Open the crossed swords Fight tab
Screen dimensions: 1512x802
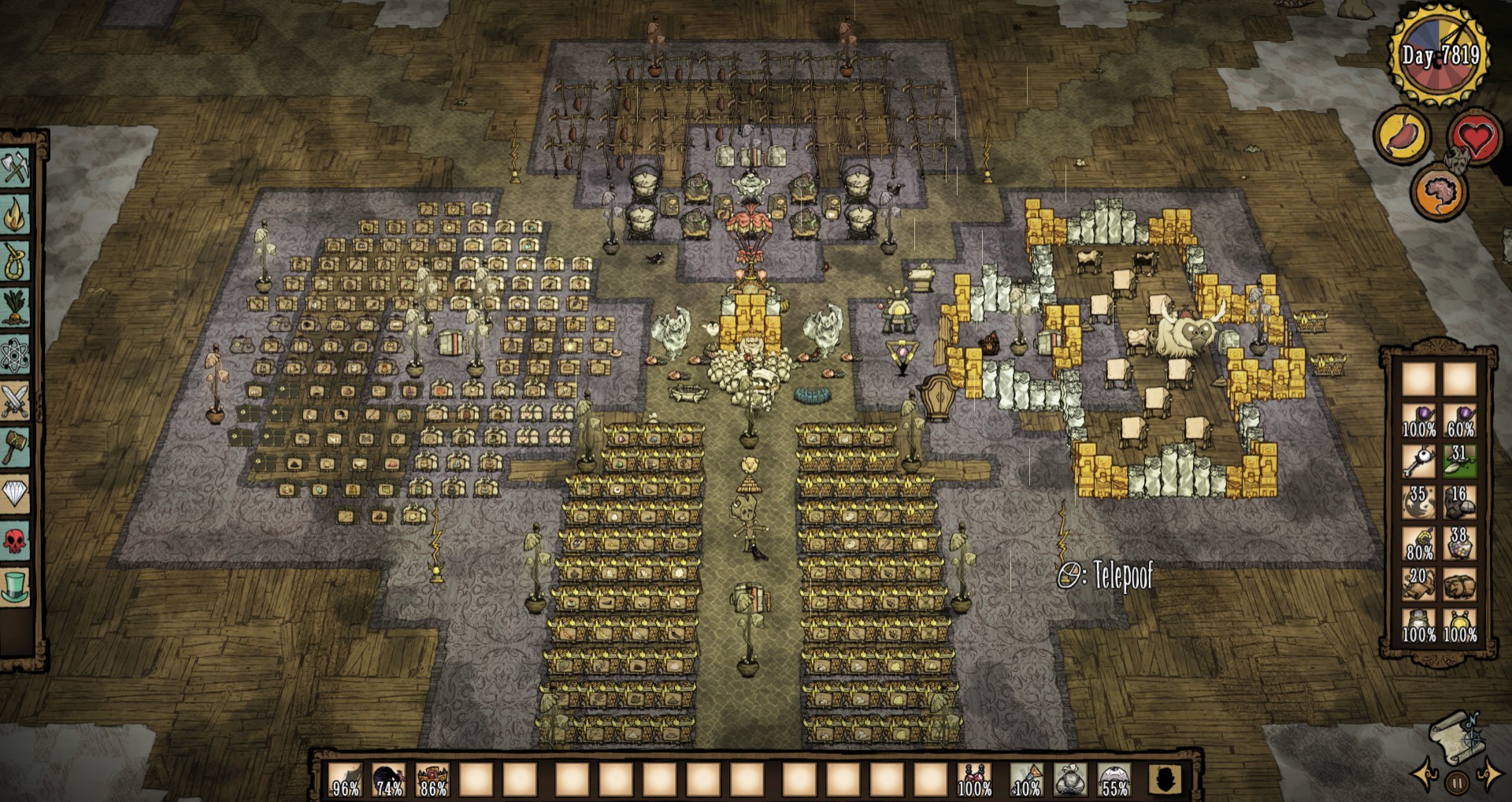coord(16,401)
